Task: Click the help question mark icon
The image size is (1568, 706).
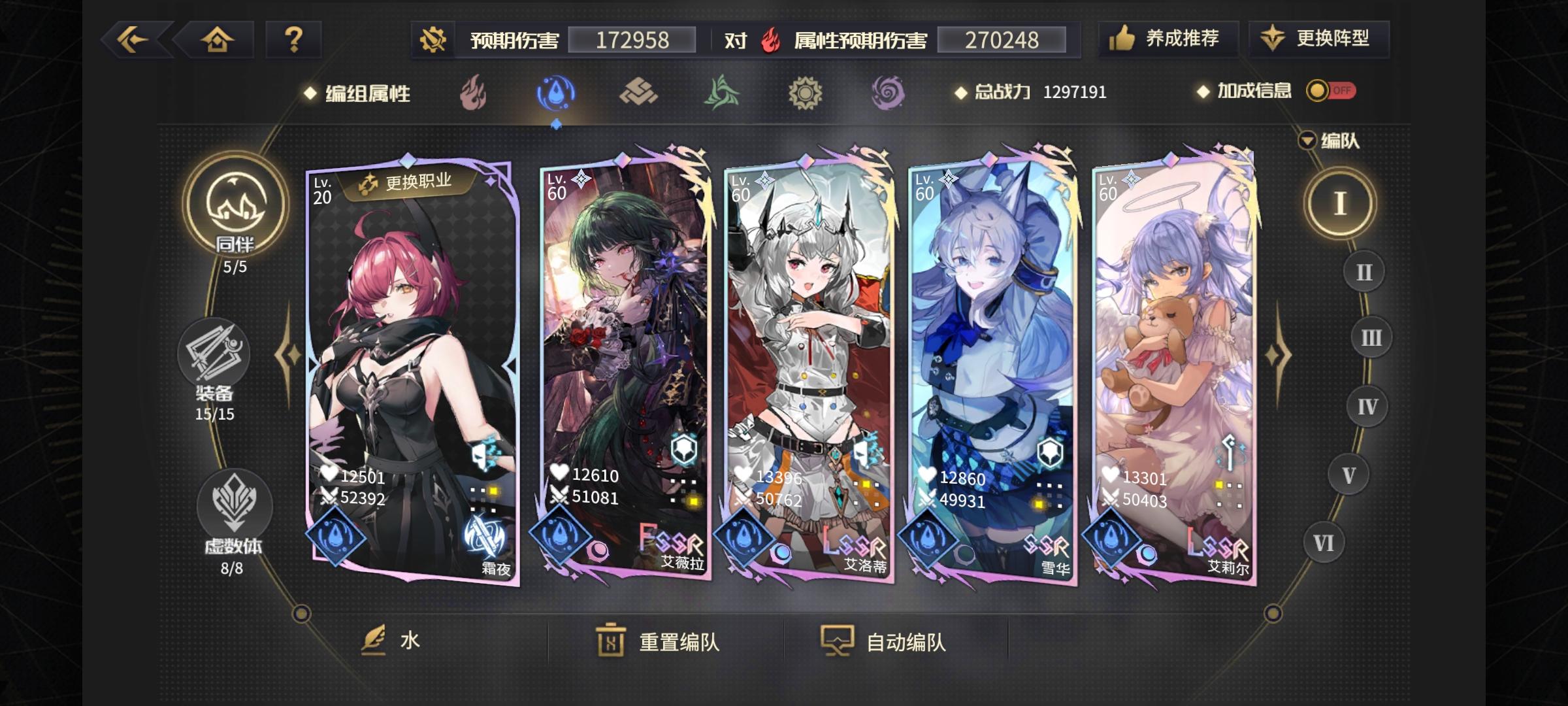Action: (x=293, y=41)
